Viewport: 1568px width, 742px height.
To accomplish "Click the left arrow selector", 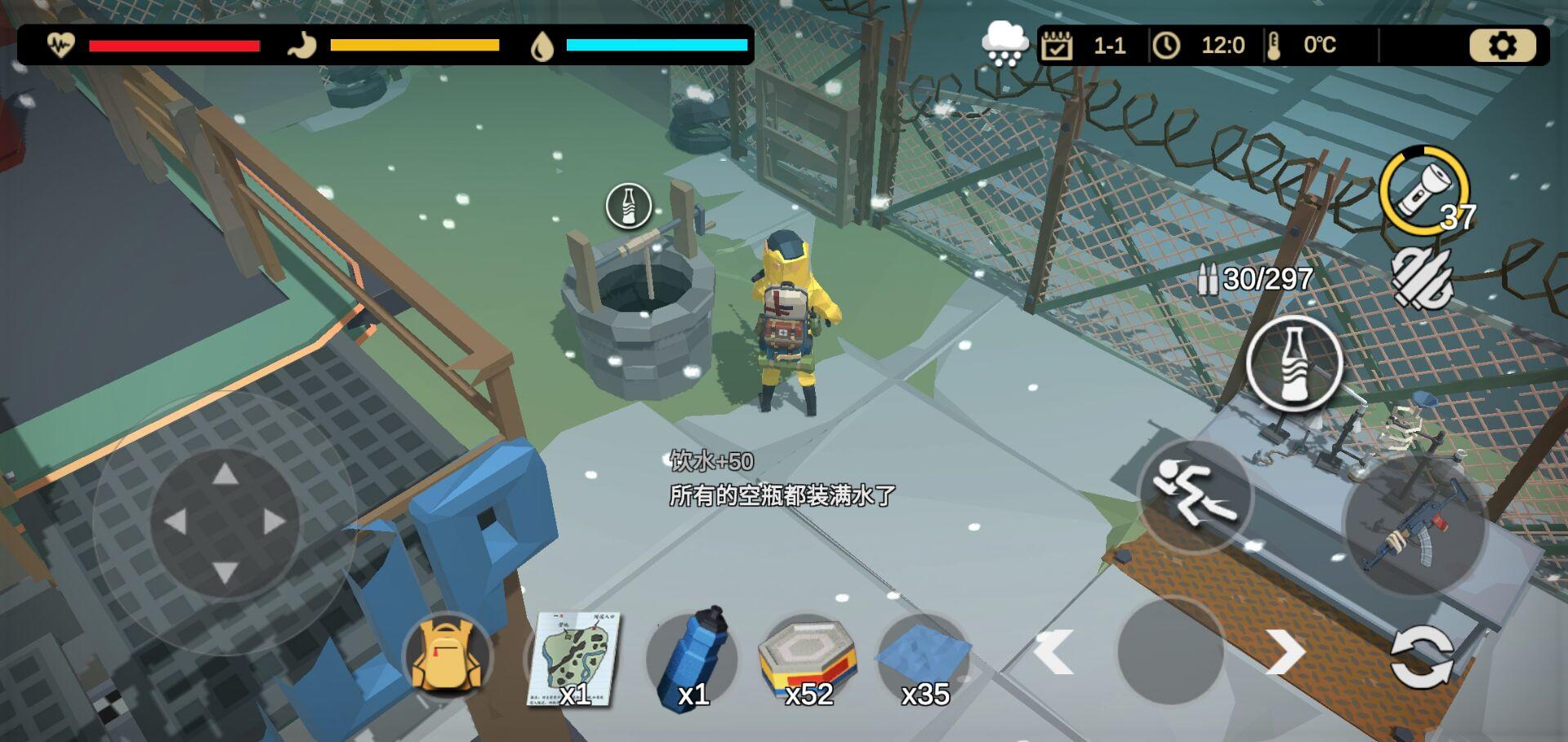I will click(1053, 652).
